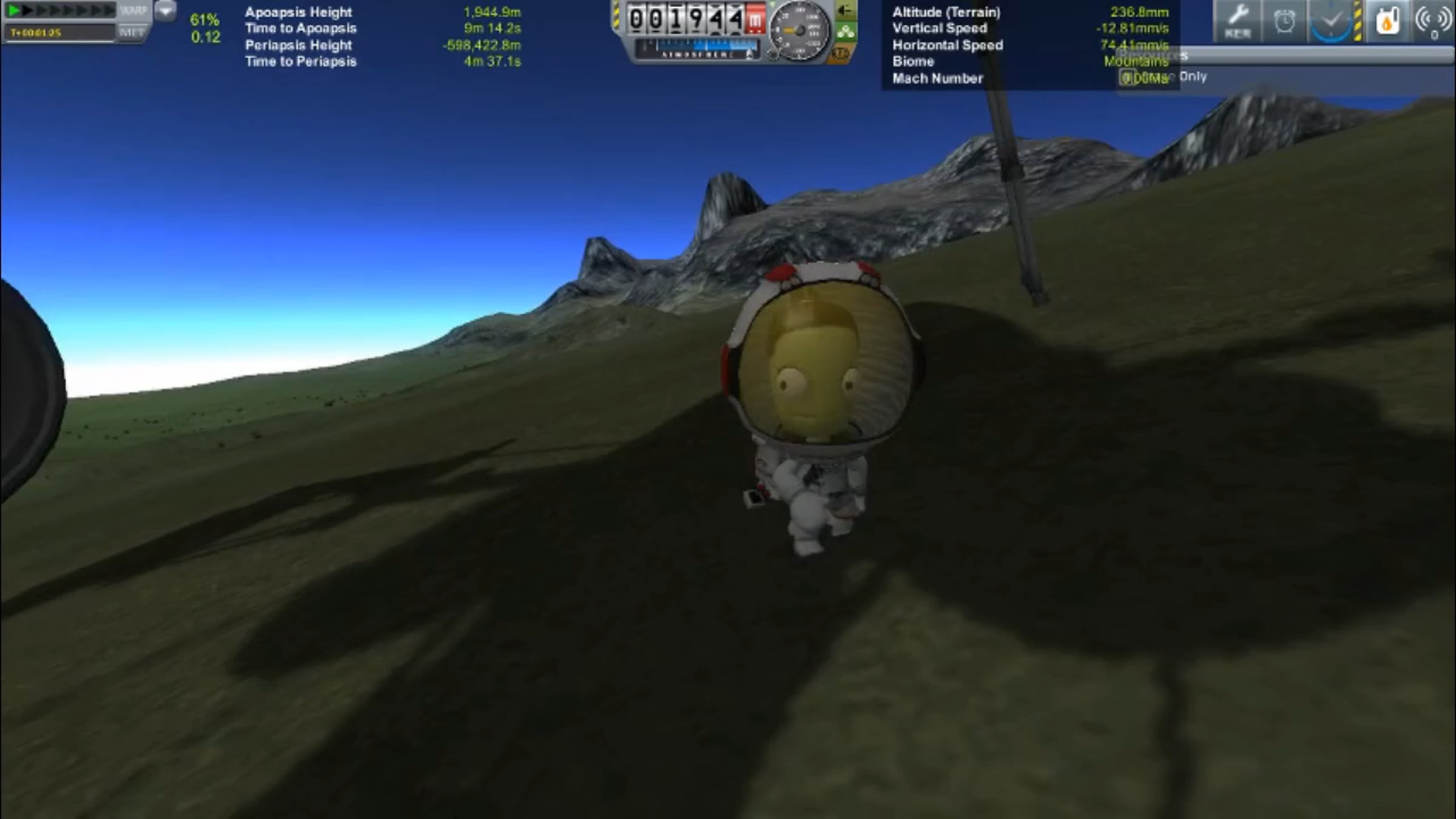This screenshot has height=819, width=1456.
Task: Toggle the MET mission clock button
Action: pyautogui.click(x=132, y=32)
